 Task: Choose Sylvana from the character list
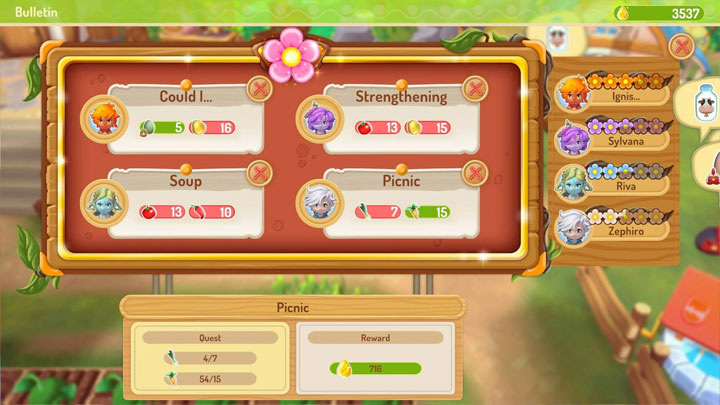612,138
